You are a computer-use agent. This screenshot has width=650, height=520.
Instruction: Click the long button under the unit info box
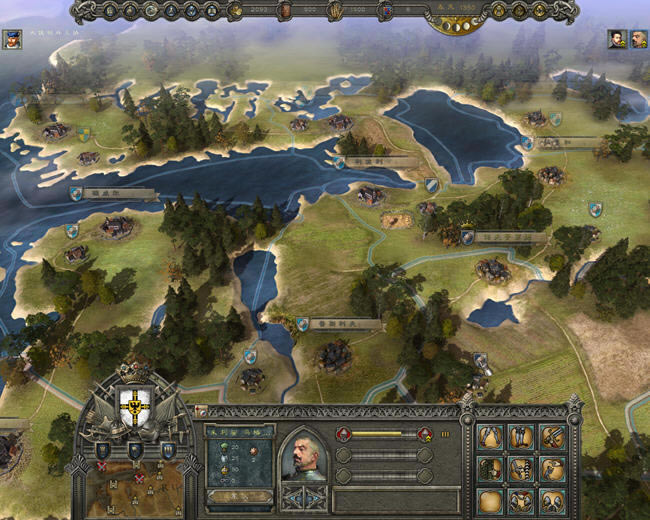tap(239, 496)
